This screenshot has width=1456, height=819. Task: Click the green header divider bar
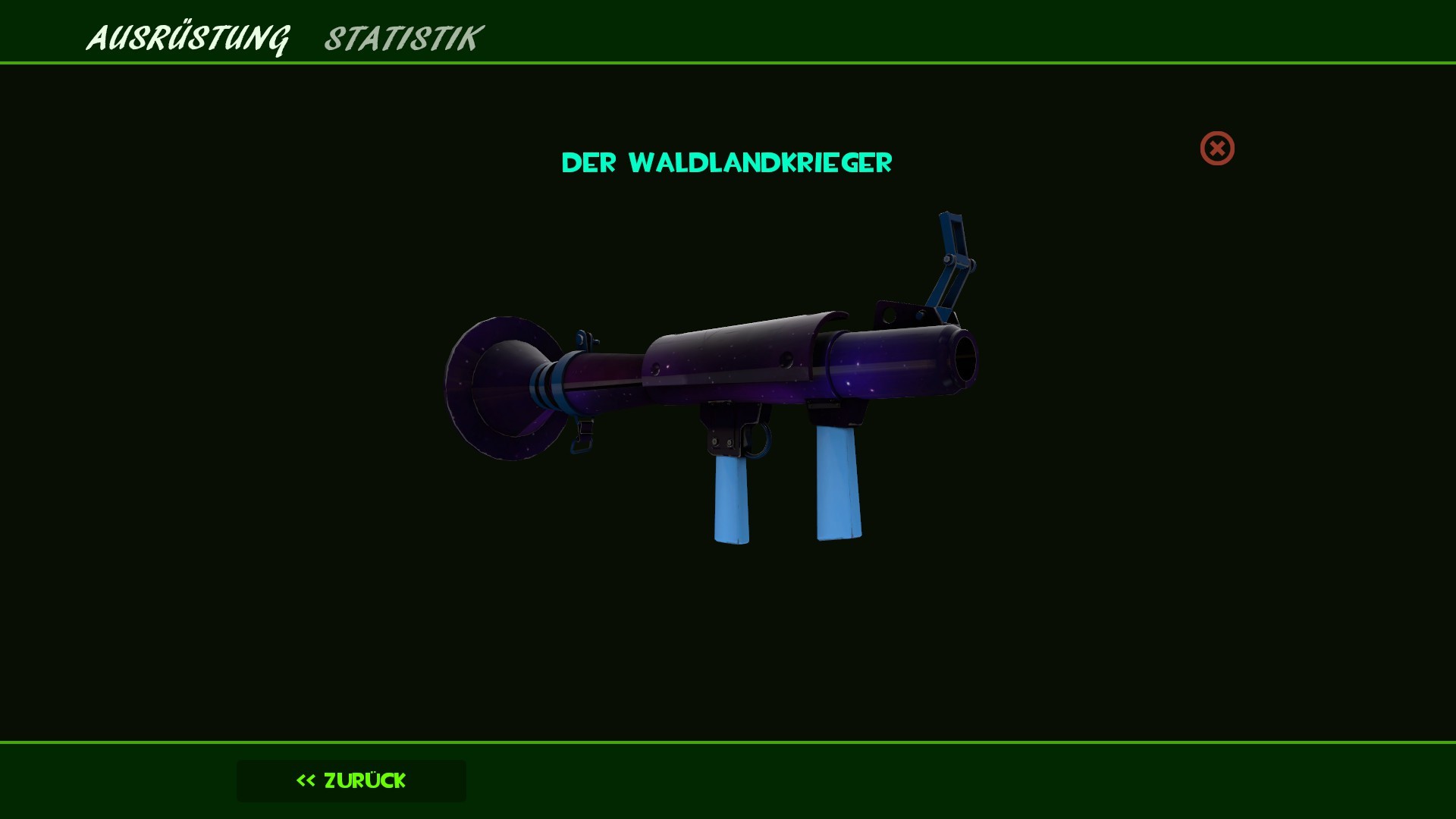pos(728,64)
